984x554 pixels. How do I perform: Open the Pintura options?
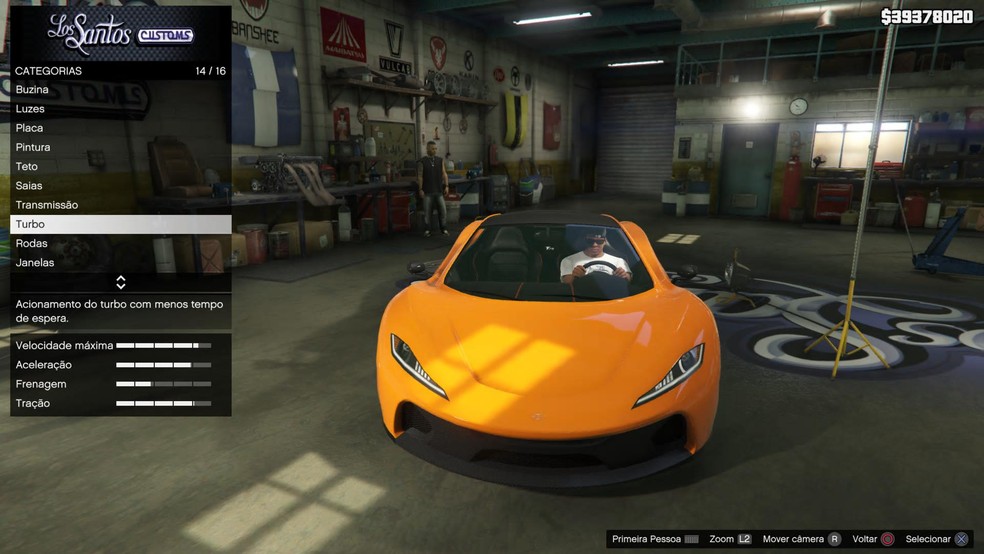click(x=120, y=147)
